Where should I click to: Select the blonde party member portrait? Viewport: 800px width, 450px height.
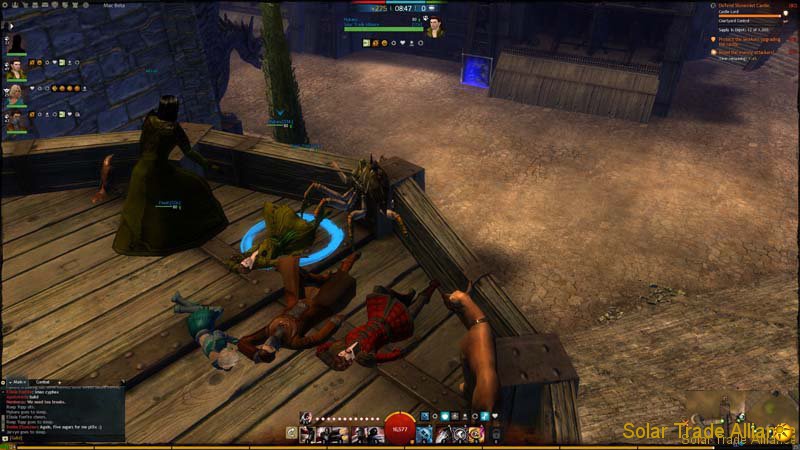(x=16, y=96)
